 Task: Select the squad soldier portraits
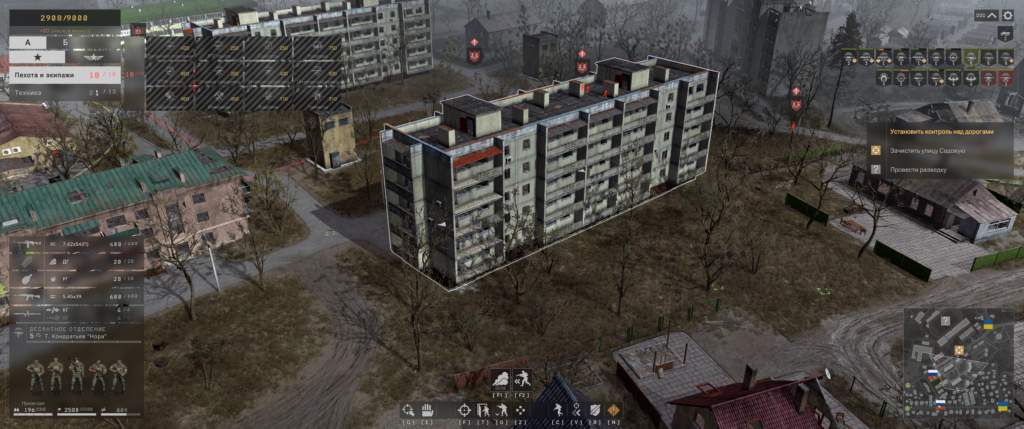(x=77, y=375)
